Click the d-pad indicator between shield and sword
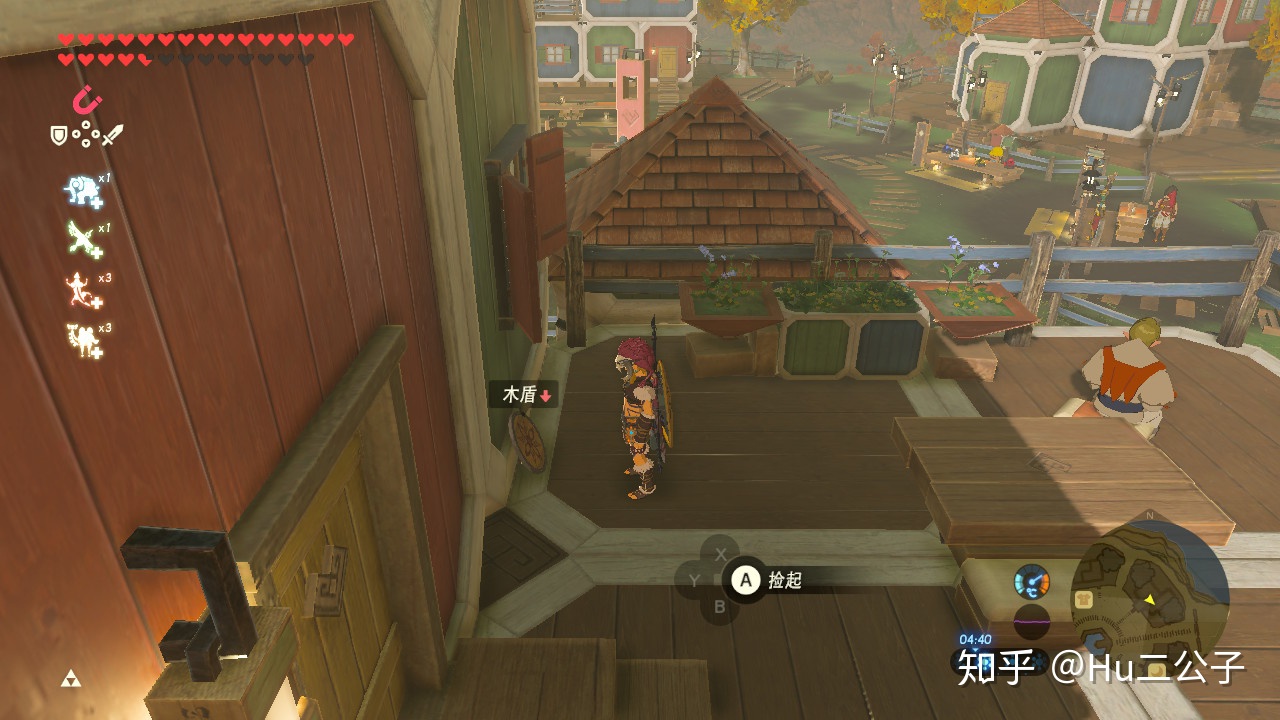This screenshot has height=720, width=1280. tap(86, 134)
